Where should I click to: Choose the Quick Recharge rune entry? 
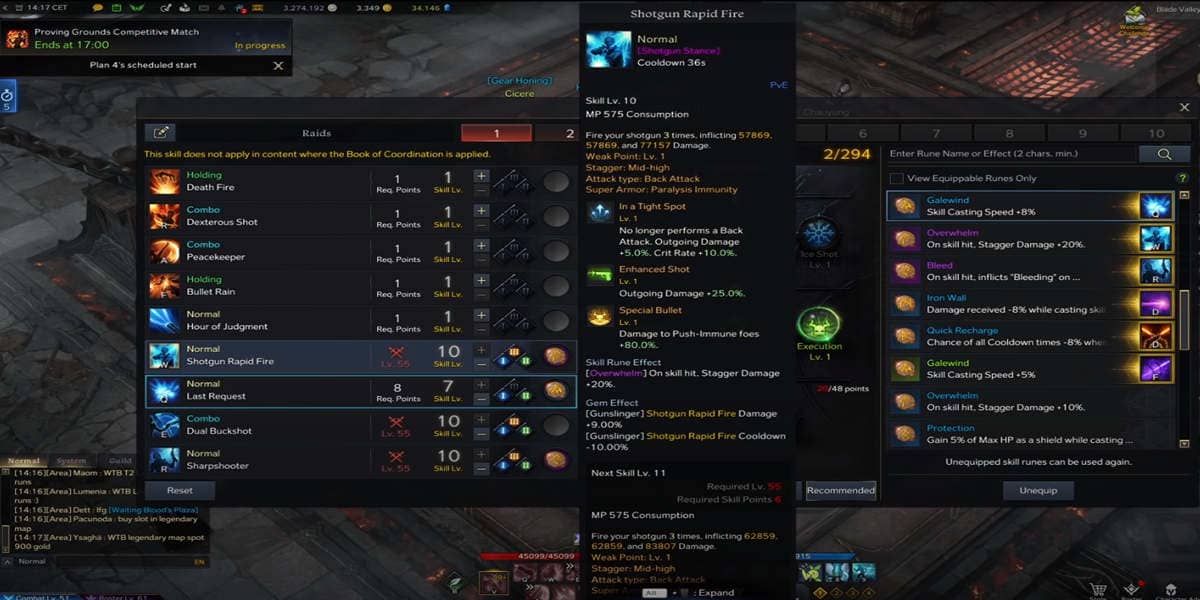pyautogui.click(x=1010, y=336)
